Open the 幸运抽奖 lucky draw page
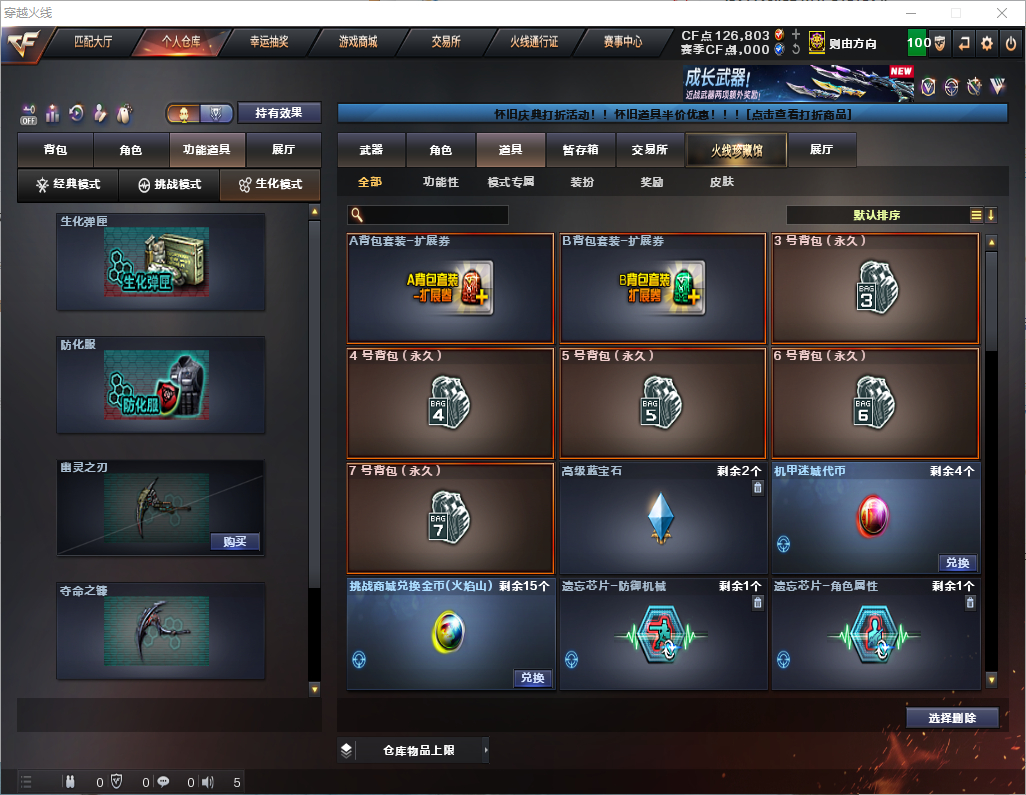Viewport: 1026px width, 795px height. click(269, 42)
